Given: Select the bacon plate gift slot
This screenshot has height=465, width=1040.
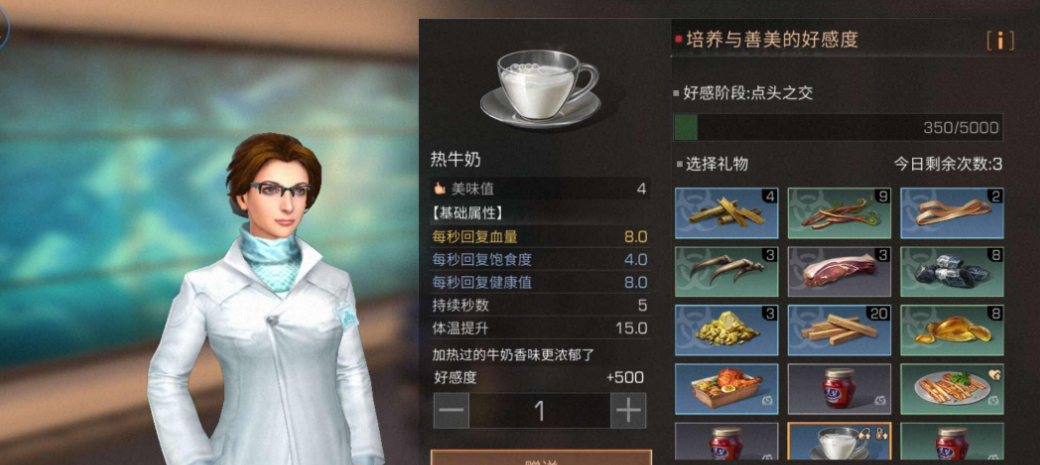Looking at the screenshot, I should point(952,388).
